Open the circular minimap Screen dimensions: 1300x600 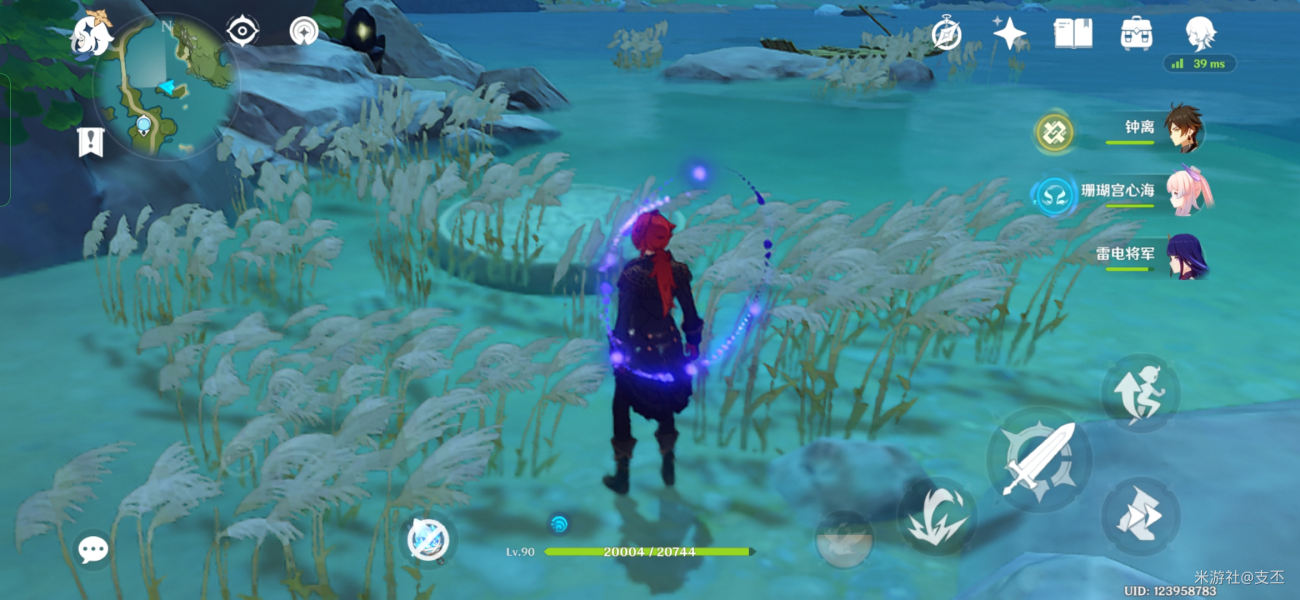click(x=166, y=87)
